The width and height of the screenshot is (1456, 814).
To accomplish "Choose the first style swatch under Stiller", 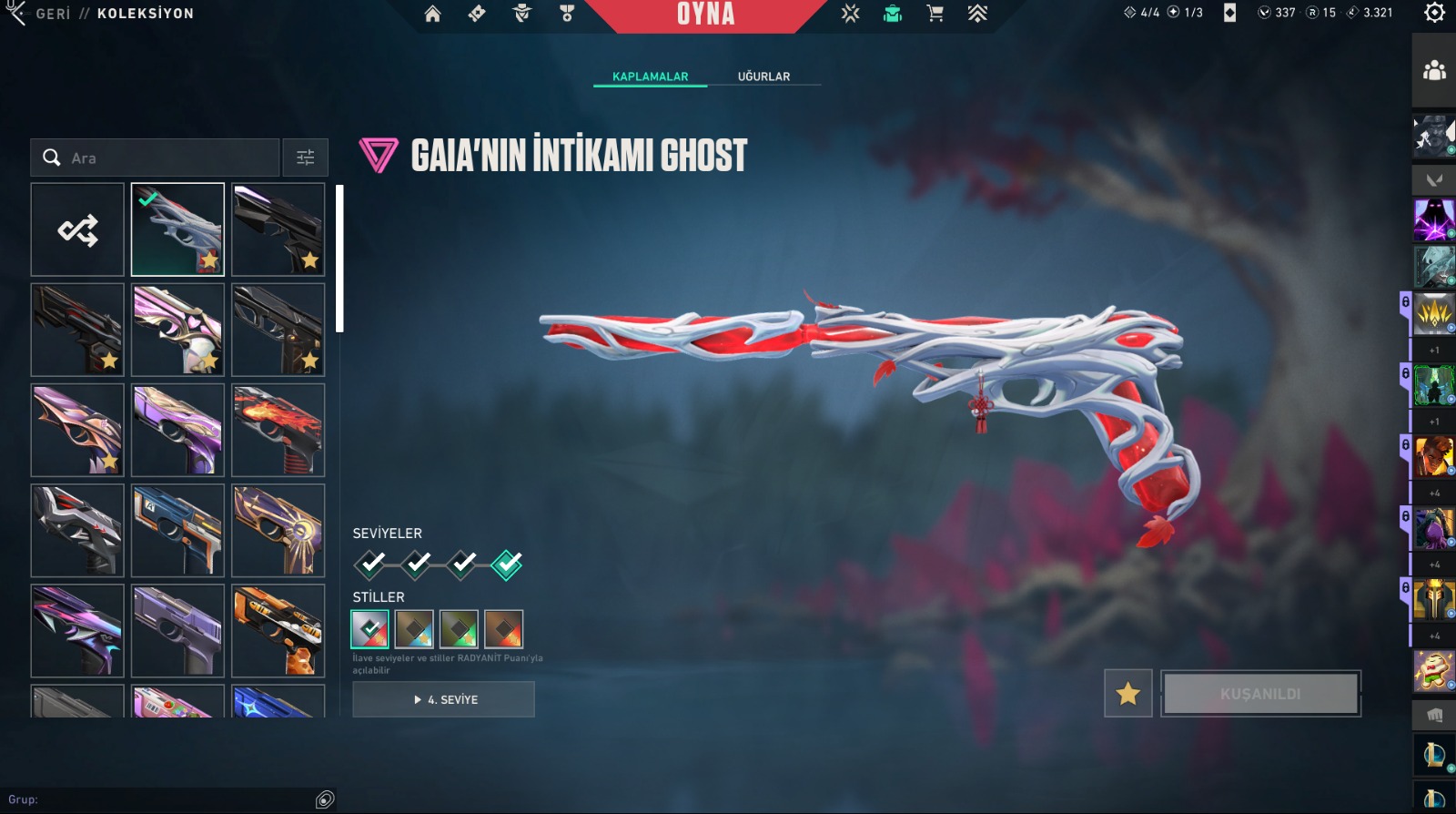I will click(369, 628).
